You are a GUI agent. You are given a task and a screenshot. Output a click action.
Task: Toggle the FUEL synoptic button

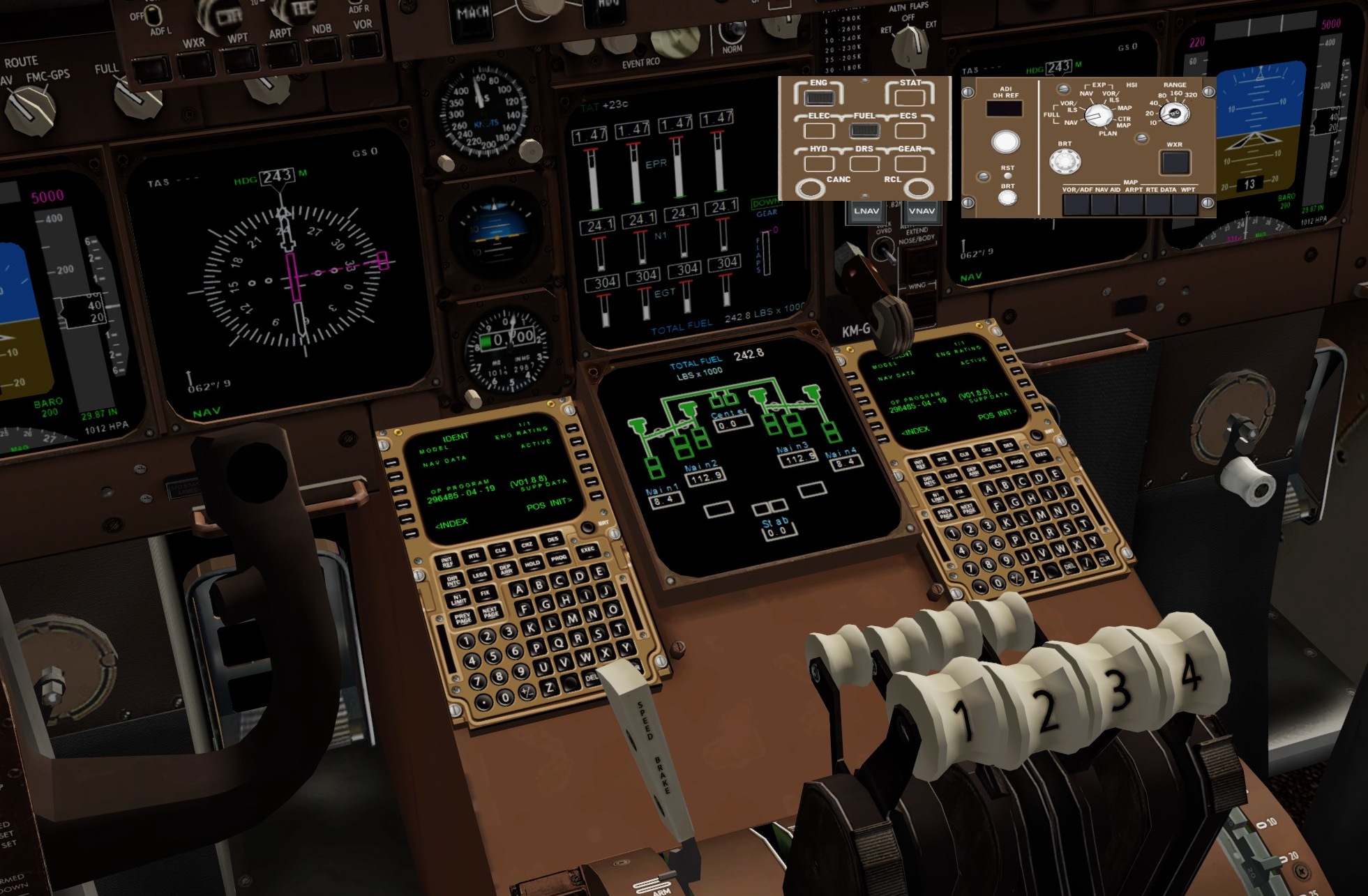864,130
